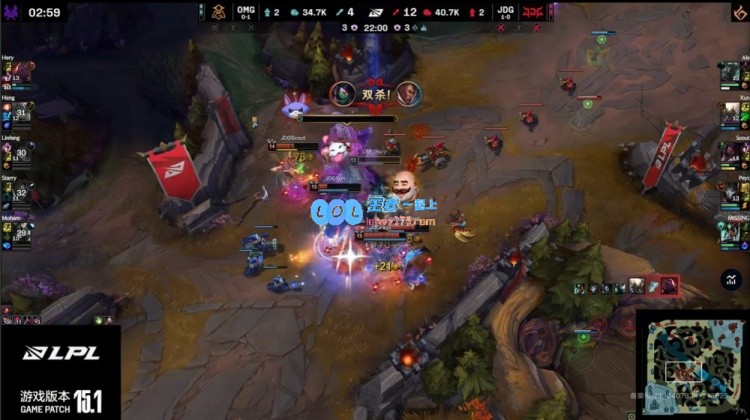
Task: Select player Starry's portrait panel
Action: point(18,191)
